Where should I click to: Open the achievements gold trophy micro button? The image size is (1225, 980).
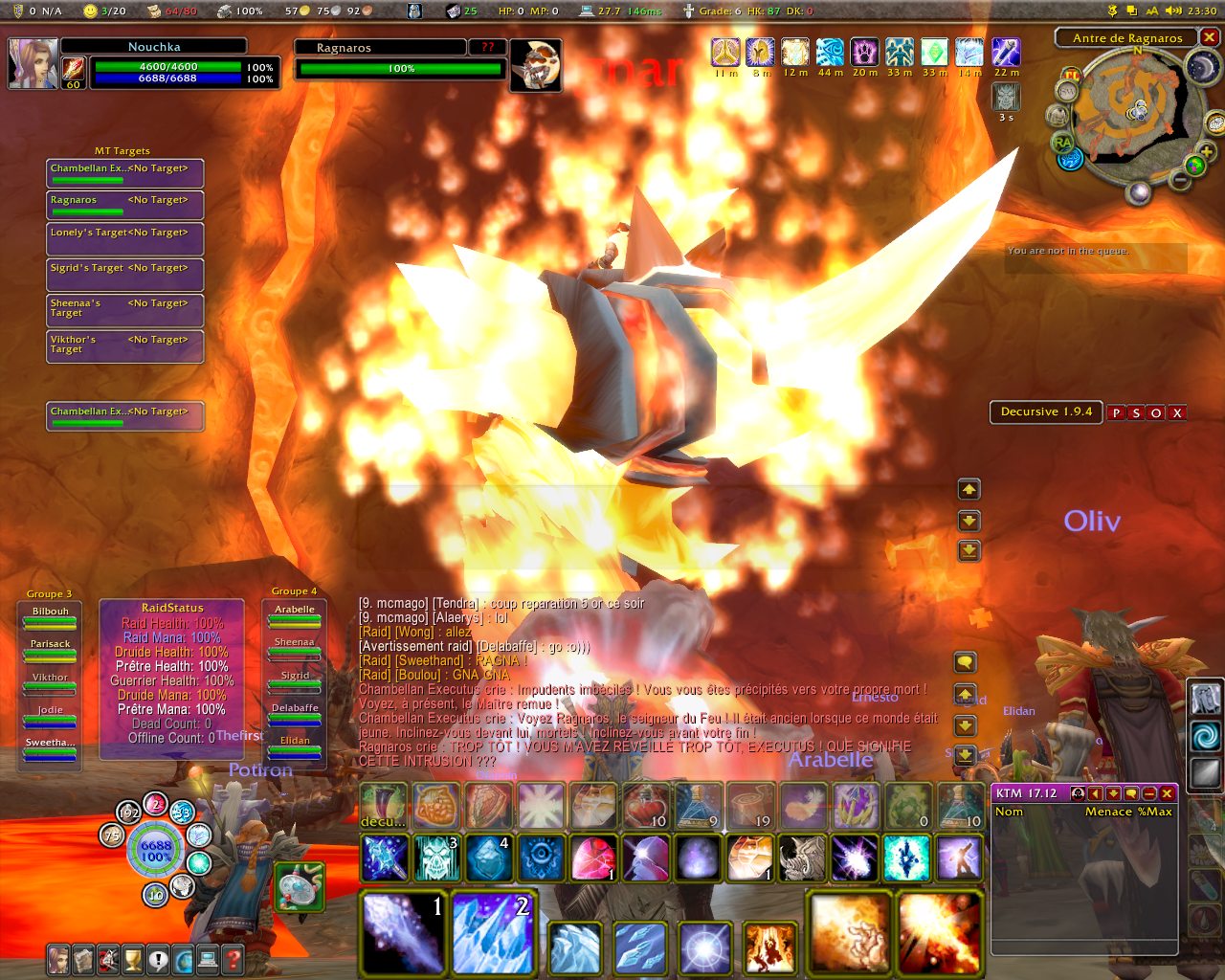click(133, 958)
